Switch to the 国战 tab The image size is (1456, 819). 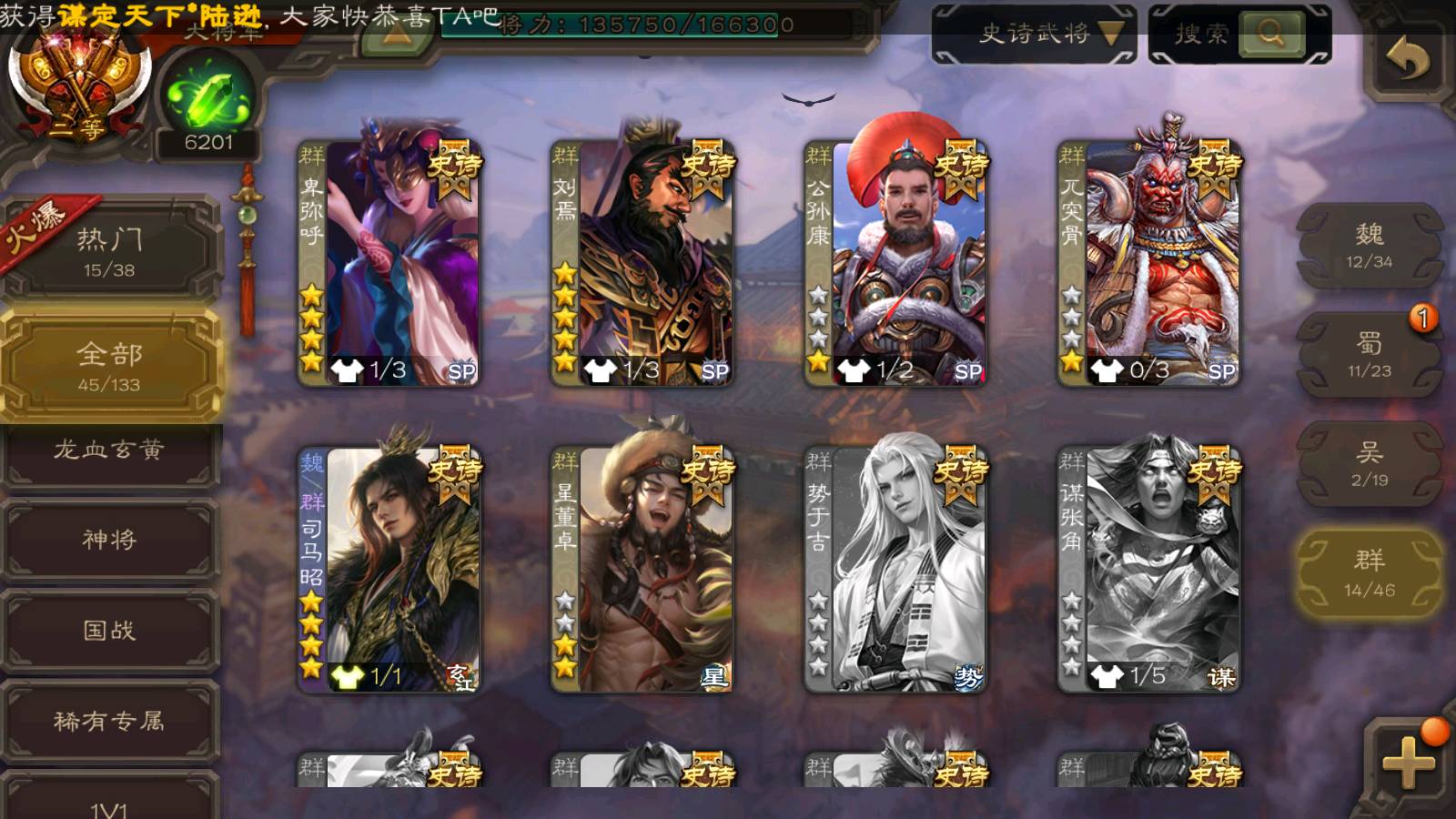coord(109,630)
